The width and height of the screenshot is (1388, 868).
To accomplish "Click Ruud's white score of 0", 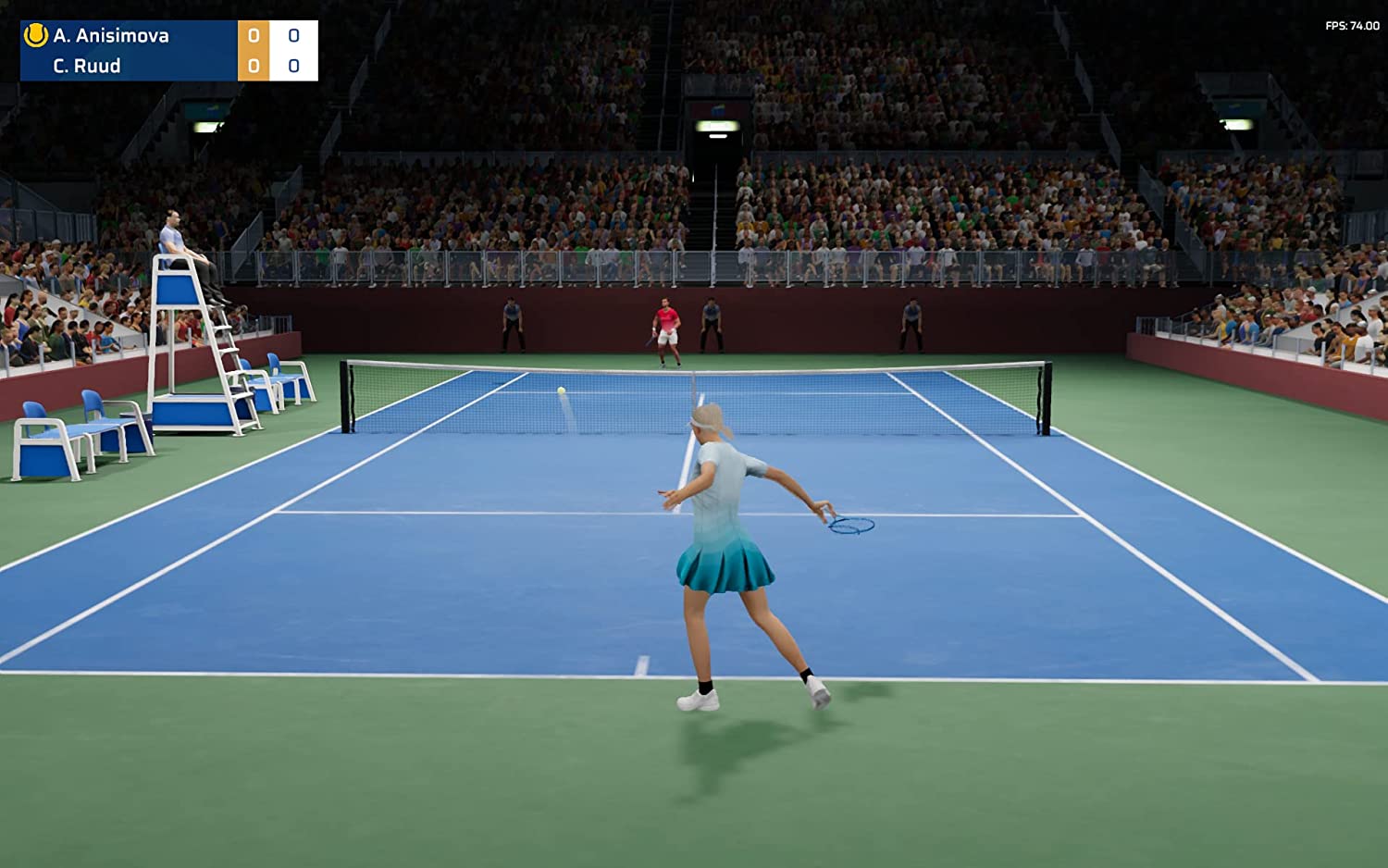I will tap(294, 67).
